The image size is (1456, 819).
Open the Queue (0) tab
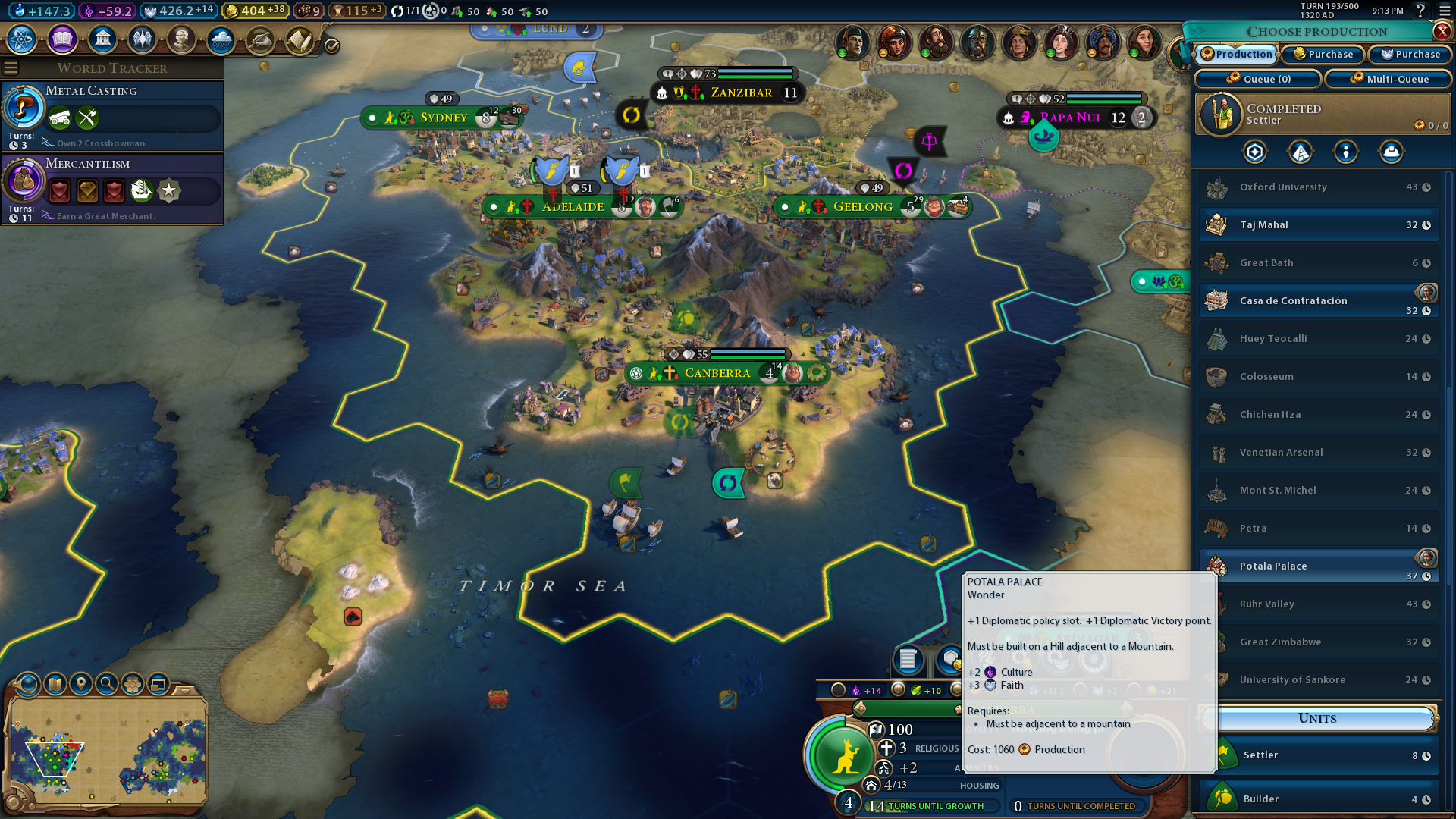(1259, 79)
